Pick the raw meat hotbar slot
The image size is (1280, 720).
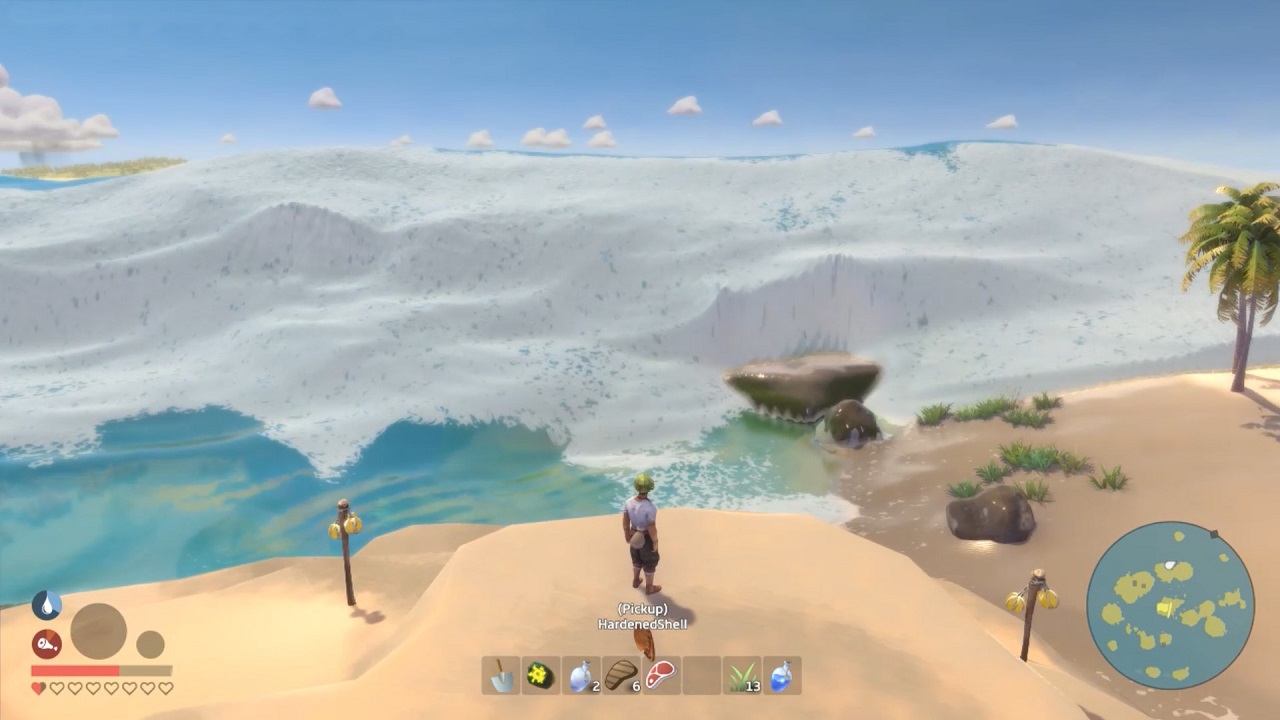(661, 676)
